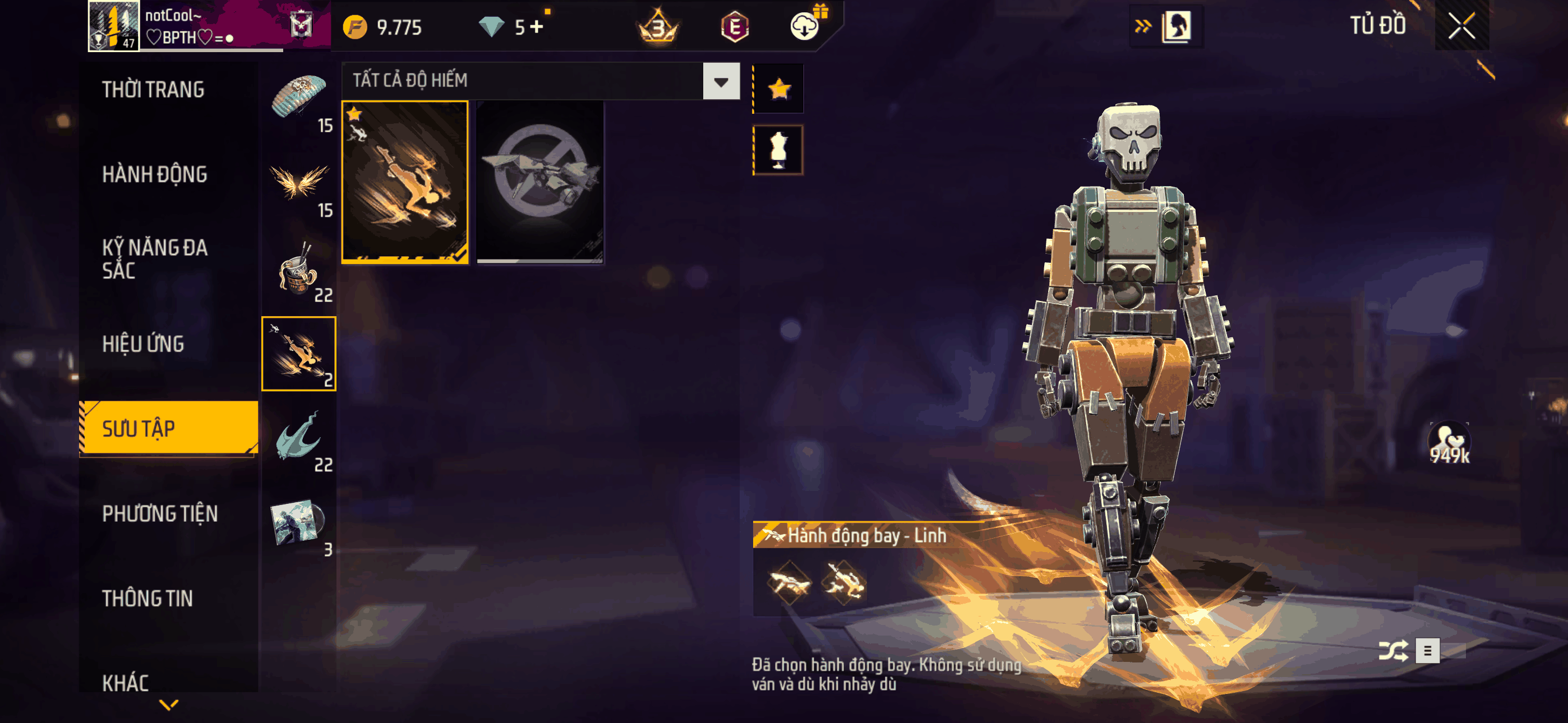Close the wardrobe with the X button
The image size is (1568, 723).
pos(1461,26)
